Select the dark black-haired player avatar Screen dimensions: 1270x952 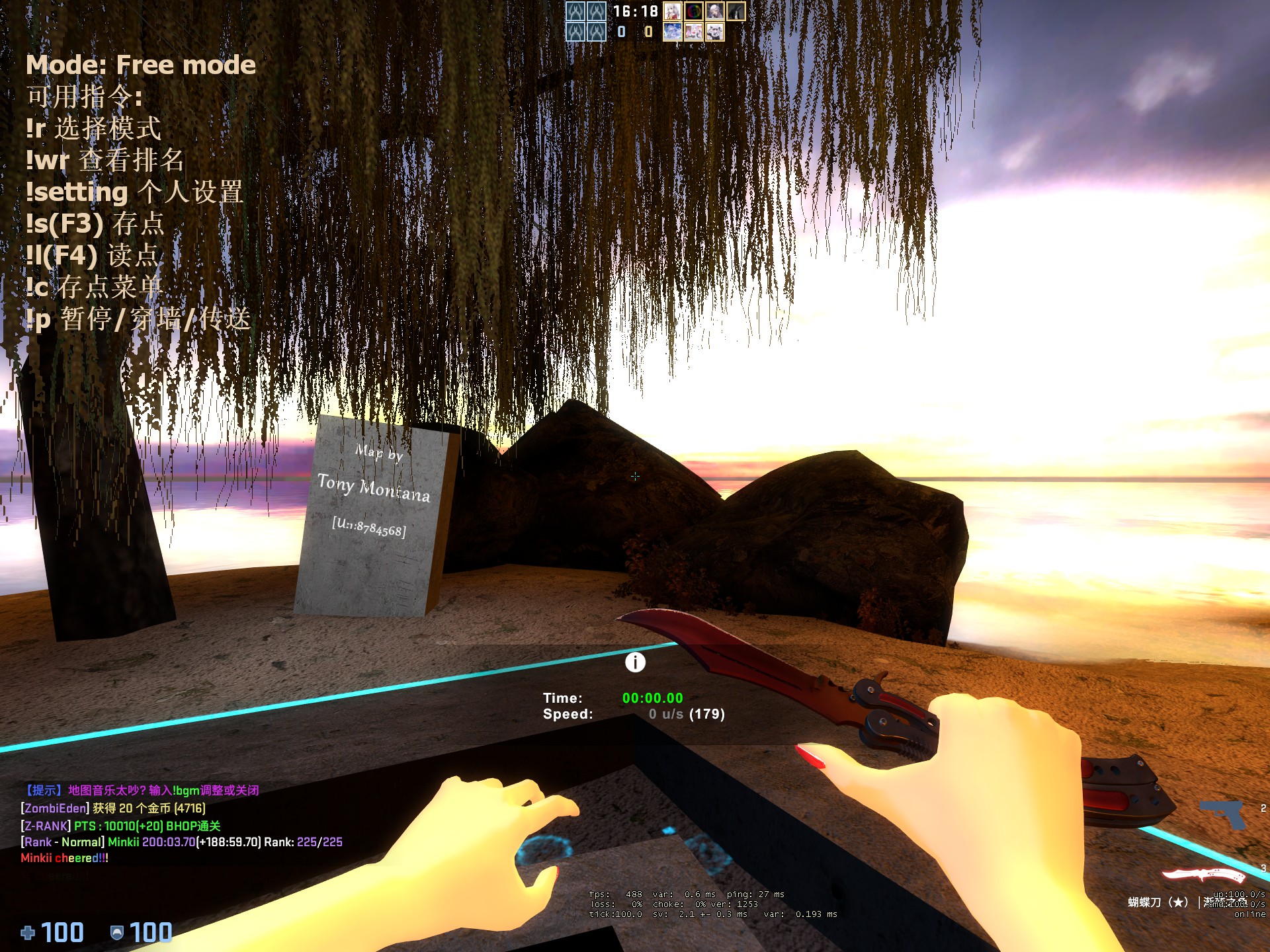[x=736, y=11]
